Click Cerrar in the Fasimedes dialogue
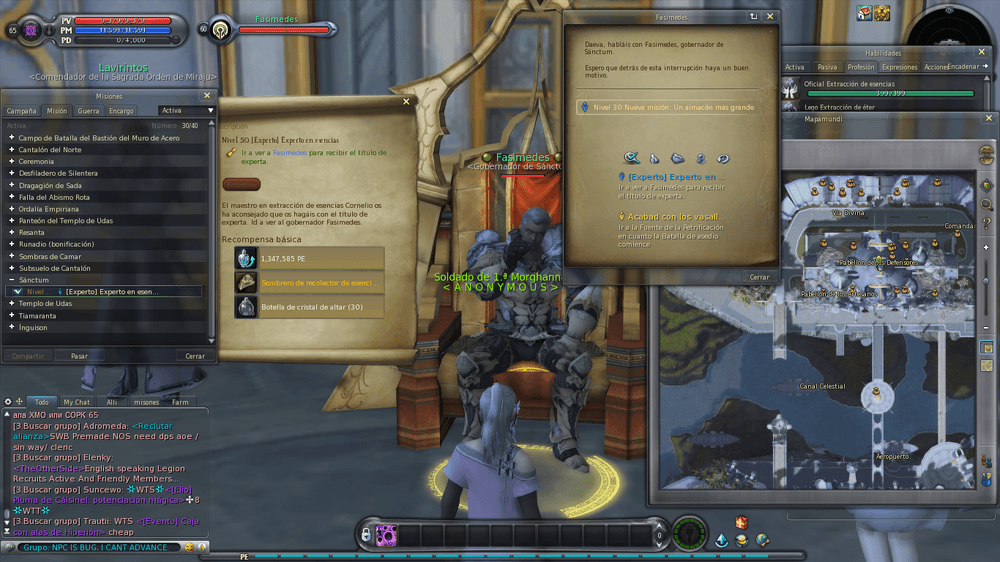This screenshot has height=562, width=1000. click(759, 277)
